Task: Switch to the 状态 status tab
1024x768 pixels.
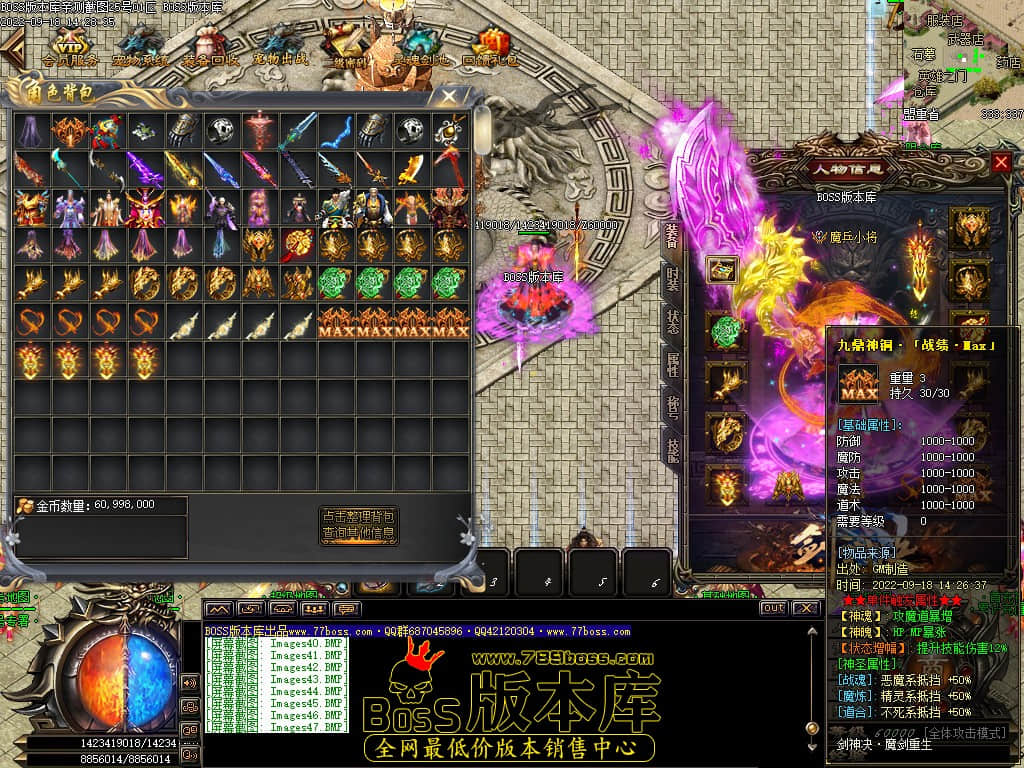Action: coord(673,321)
